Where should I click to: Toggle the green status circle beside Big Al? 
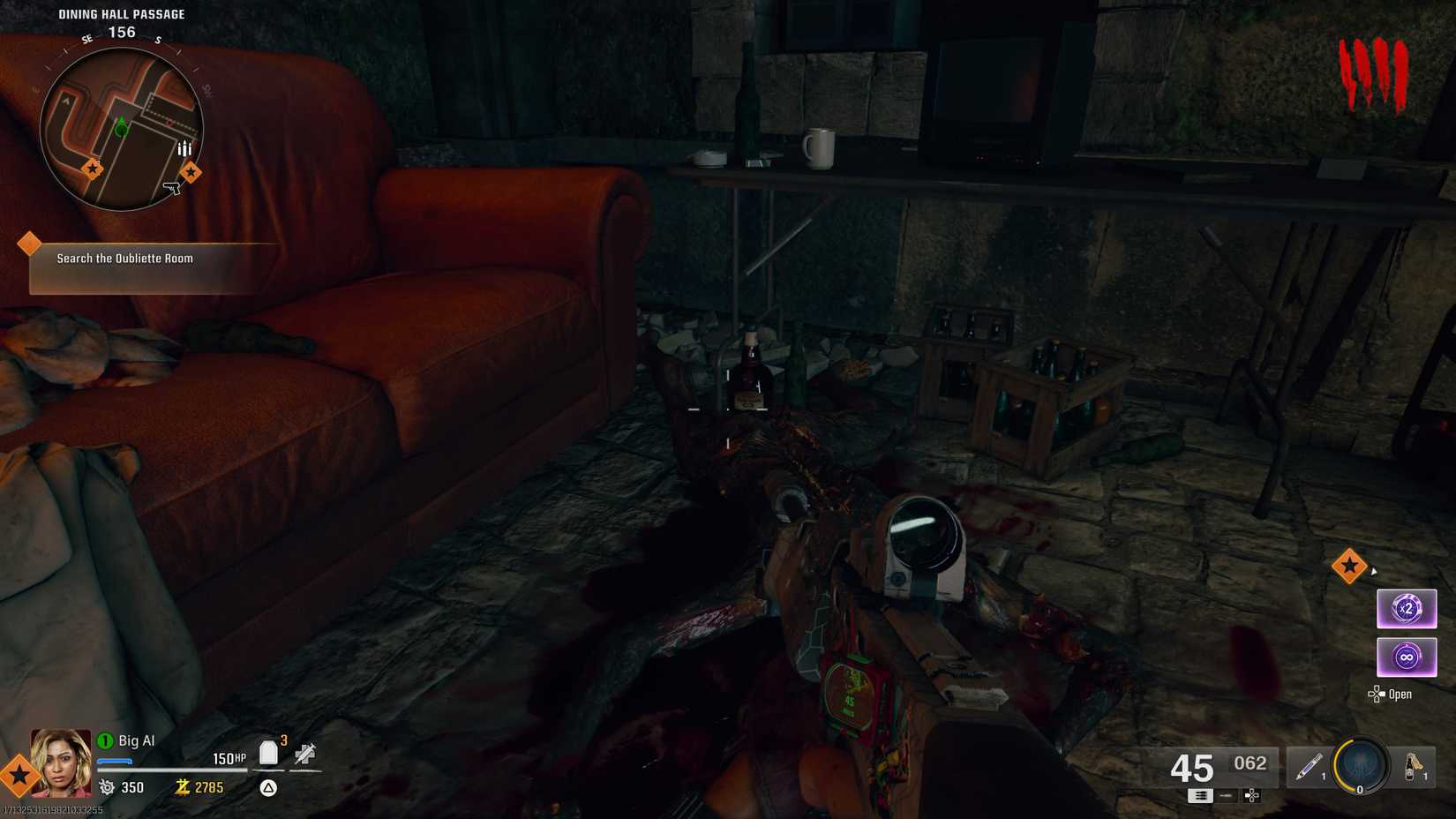(x=105, y=741)
